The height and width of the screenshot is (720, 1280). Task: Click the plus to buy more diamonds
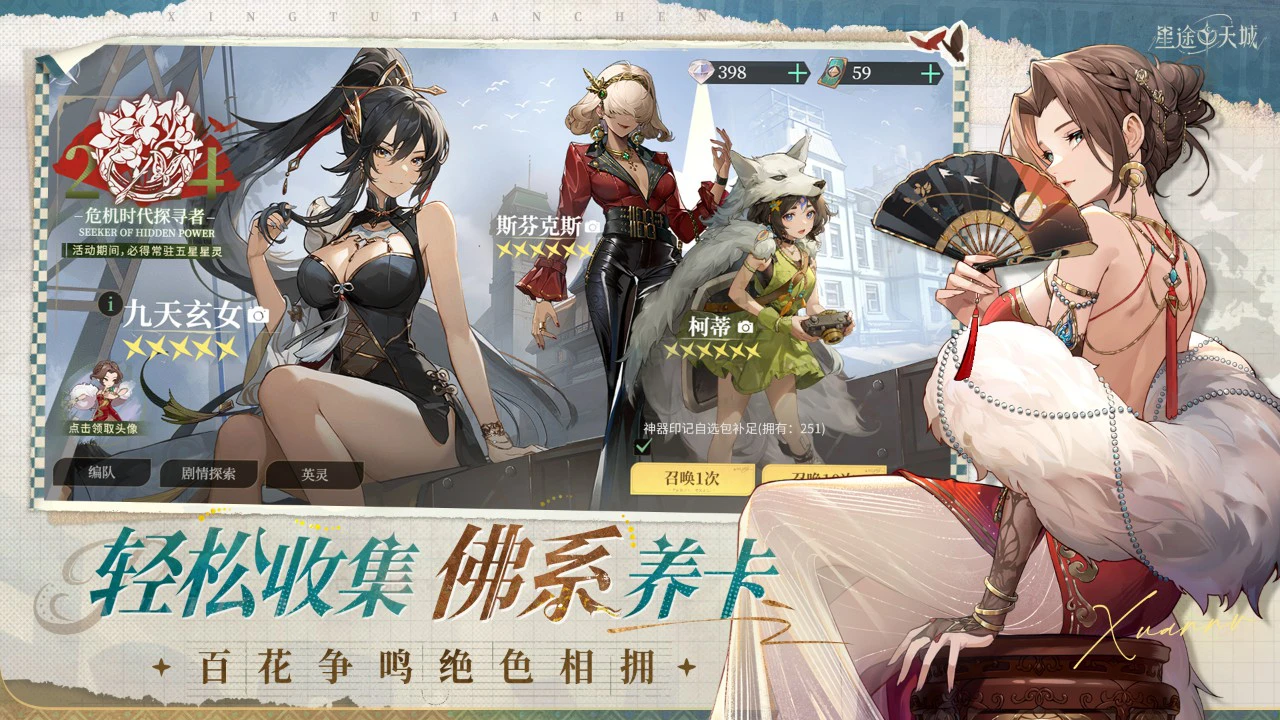point(795,72)
